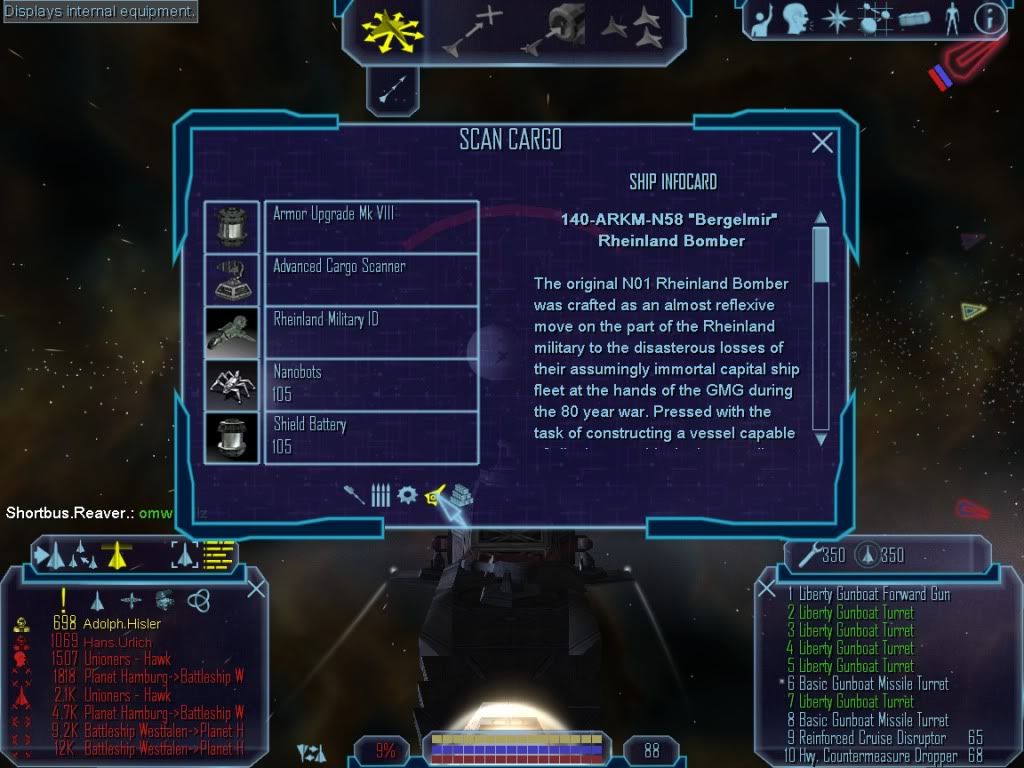Show weapons category using the missile icon

(354, 495)
